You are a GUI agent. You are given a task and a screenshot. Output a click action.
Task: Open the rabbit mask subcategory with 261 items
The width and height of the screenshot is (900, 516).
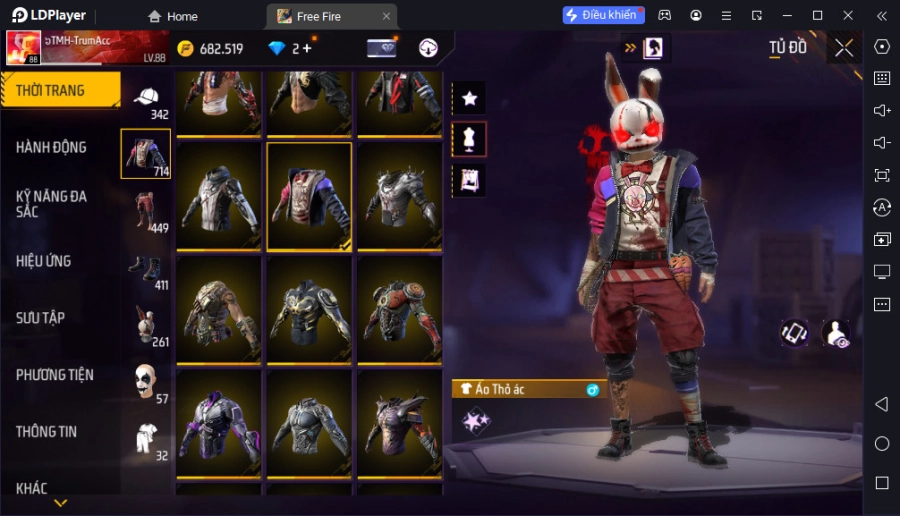pos(146,326)
